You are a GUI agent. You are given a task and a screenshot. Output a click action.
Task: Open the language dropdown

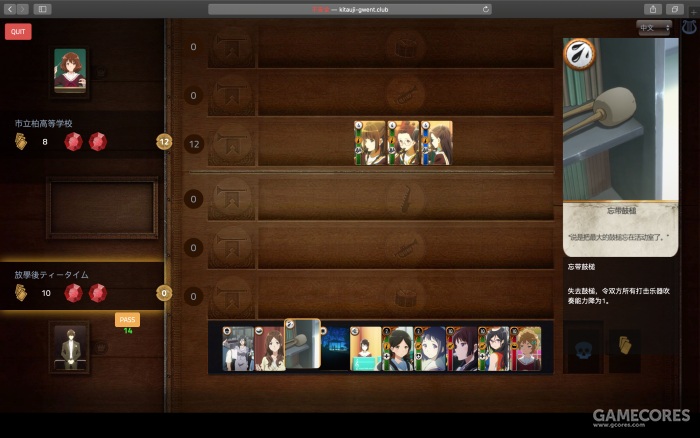tap(654, 28)
